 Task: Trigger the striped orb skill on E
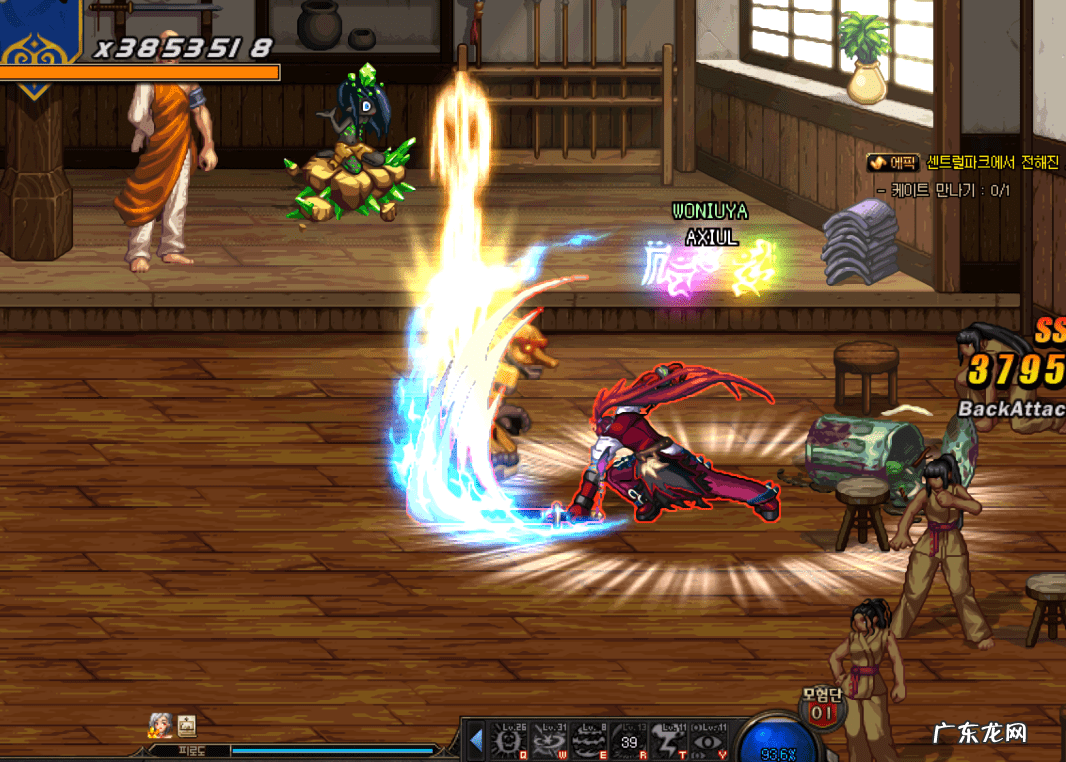pyautogui.click(x=589, y=741)
